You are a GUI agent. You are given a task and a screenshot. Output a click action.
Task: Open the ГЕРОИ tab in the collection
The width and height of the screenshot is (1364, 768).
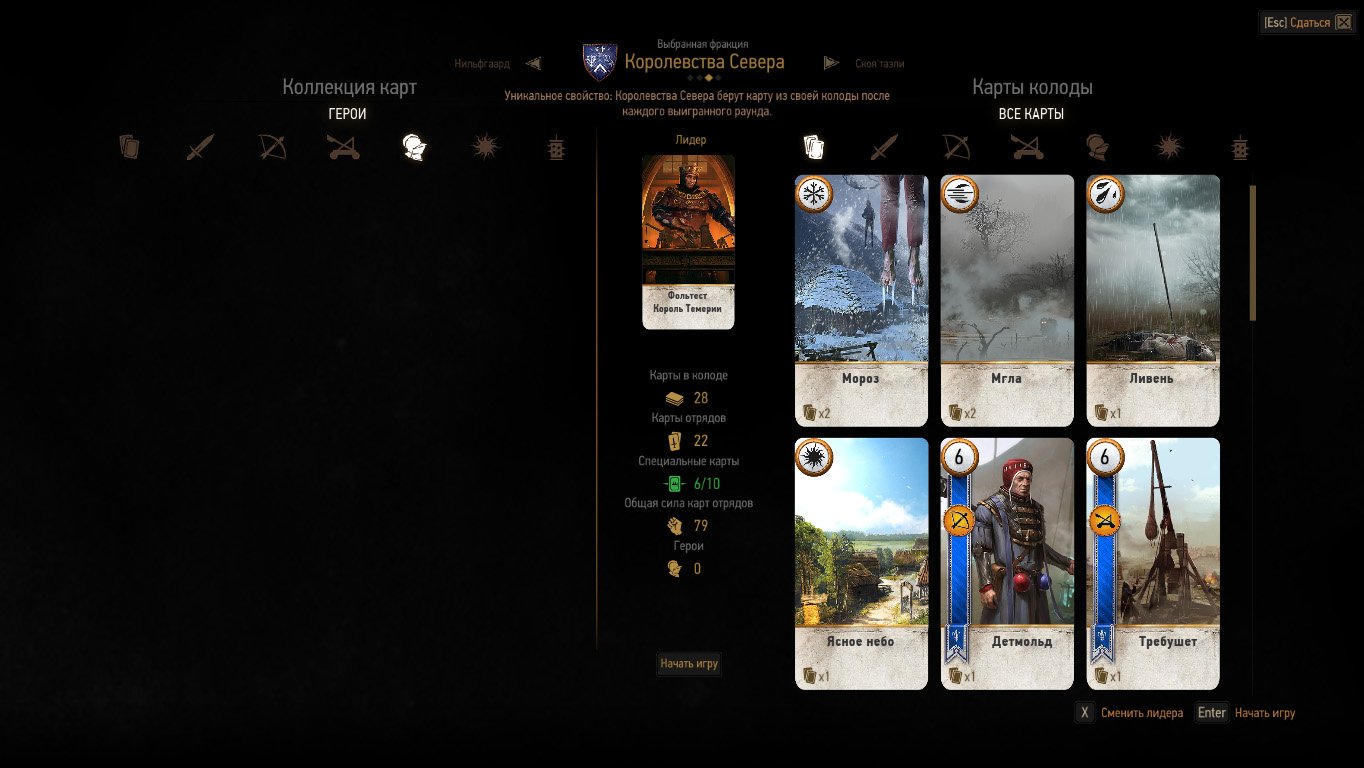pyautogui.click(x=348, y=113)
